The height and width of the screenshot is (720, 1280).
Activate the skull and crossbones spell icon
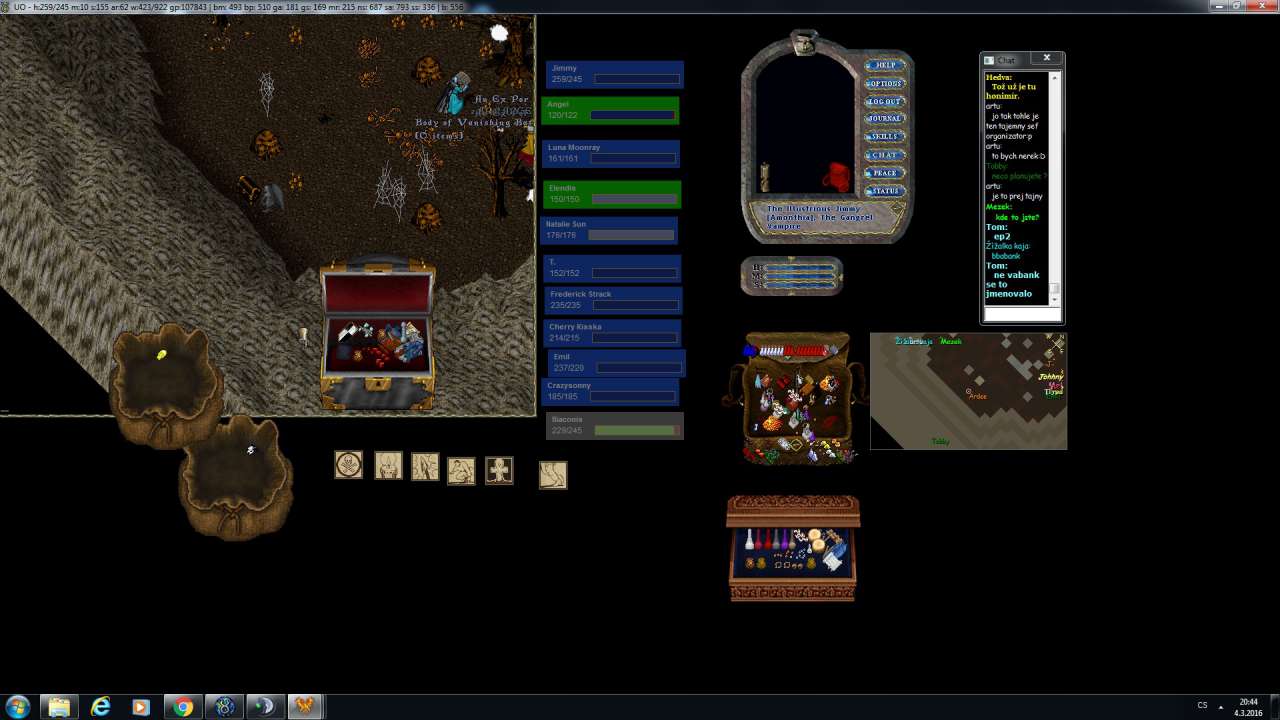pyautogui.click(x=348, y=465)
